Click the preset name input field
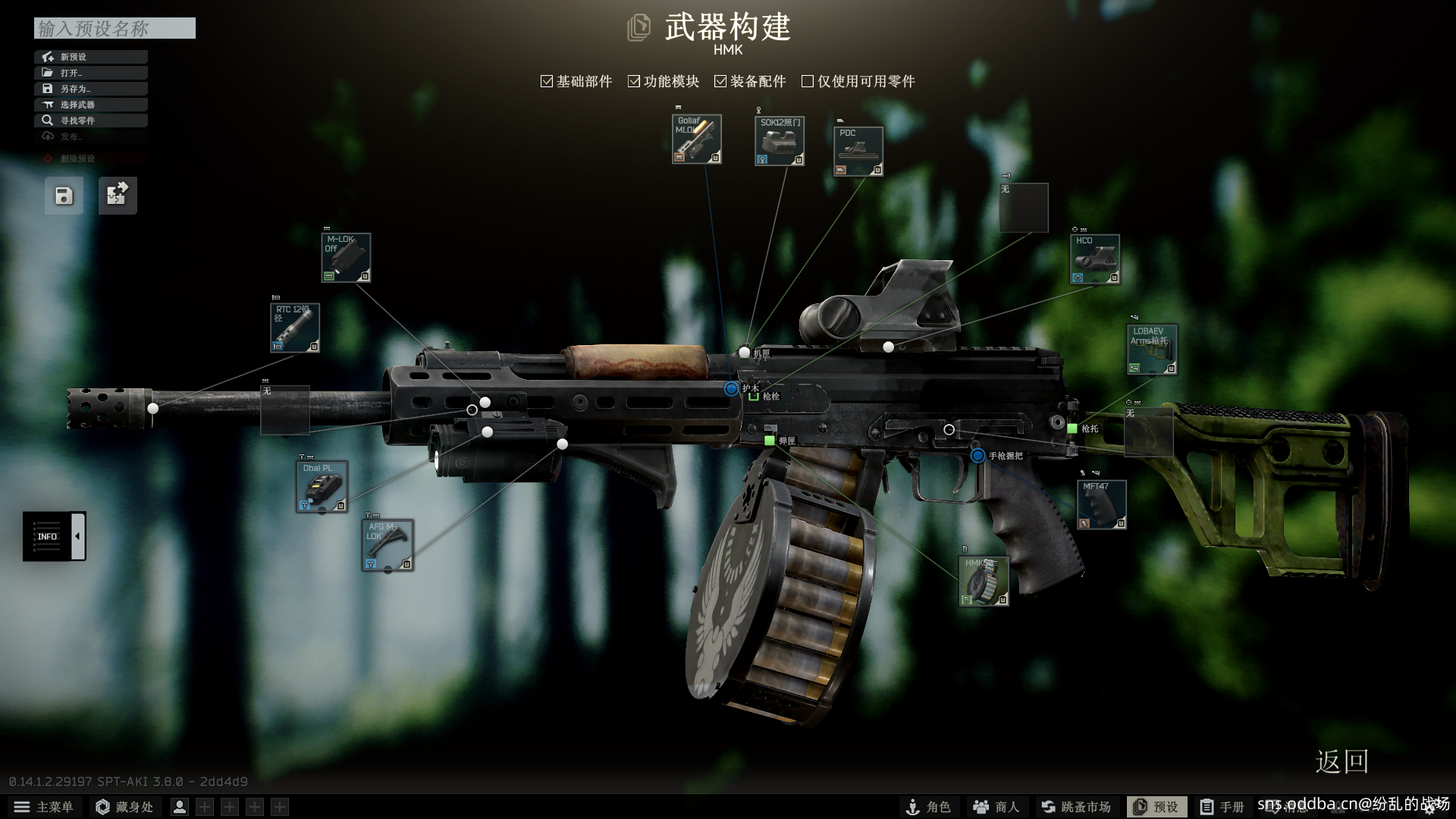The height and width of the screenshot is (819, 1456). pos(115,28)
